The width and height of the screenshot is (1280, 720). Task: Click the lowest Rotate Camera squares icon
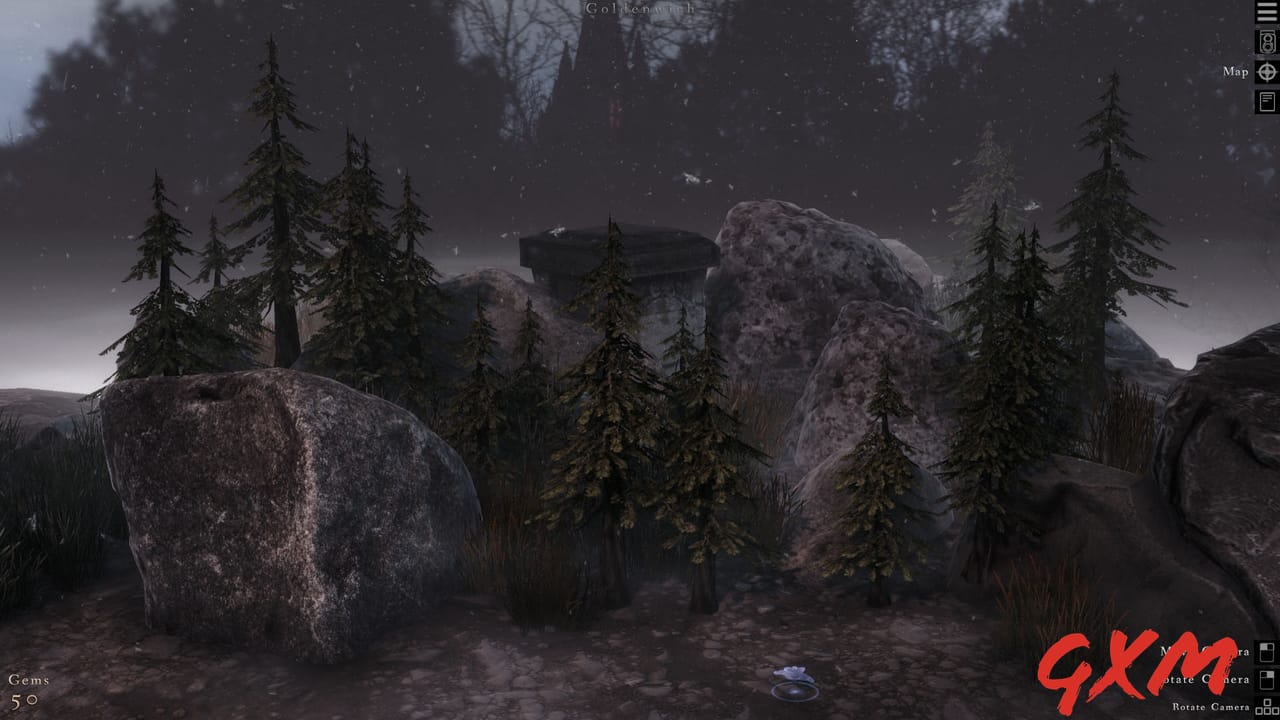click(1268, 708)
